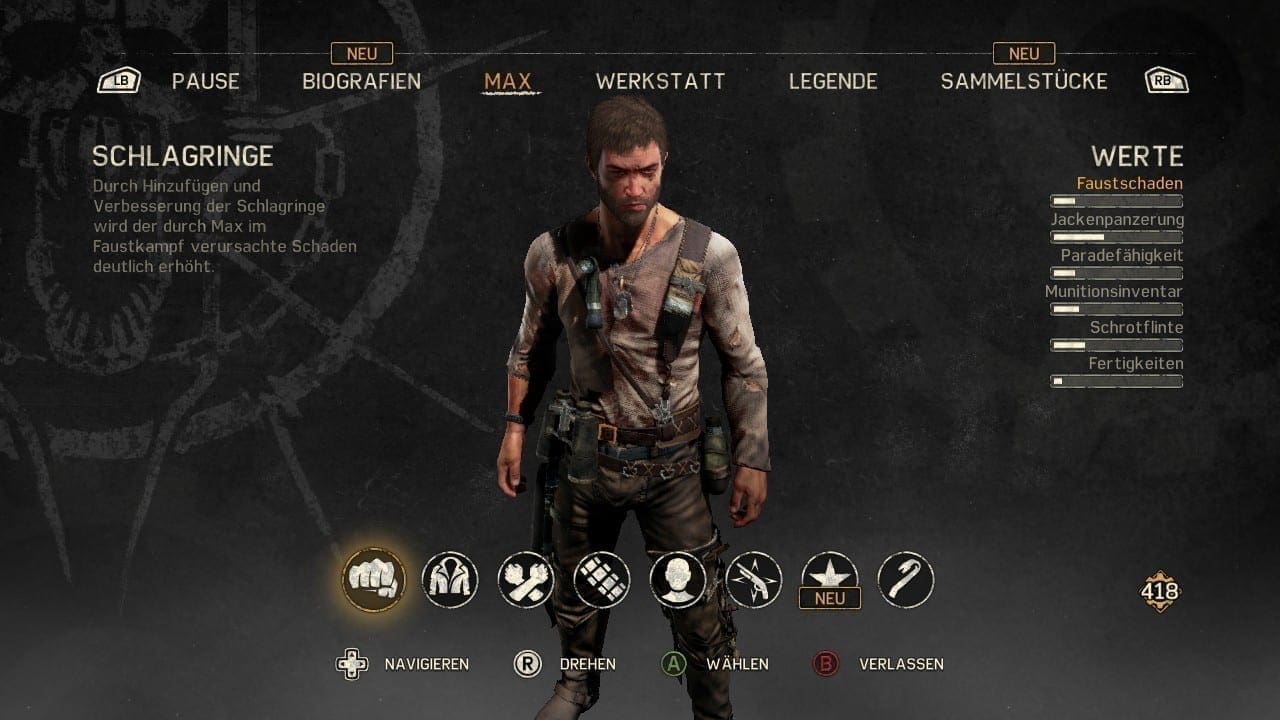The image size is (1280, 720).
Task: Open the star skills icon marked Neu
Action: pyautogui.click(x=830, y=577)
